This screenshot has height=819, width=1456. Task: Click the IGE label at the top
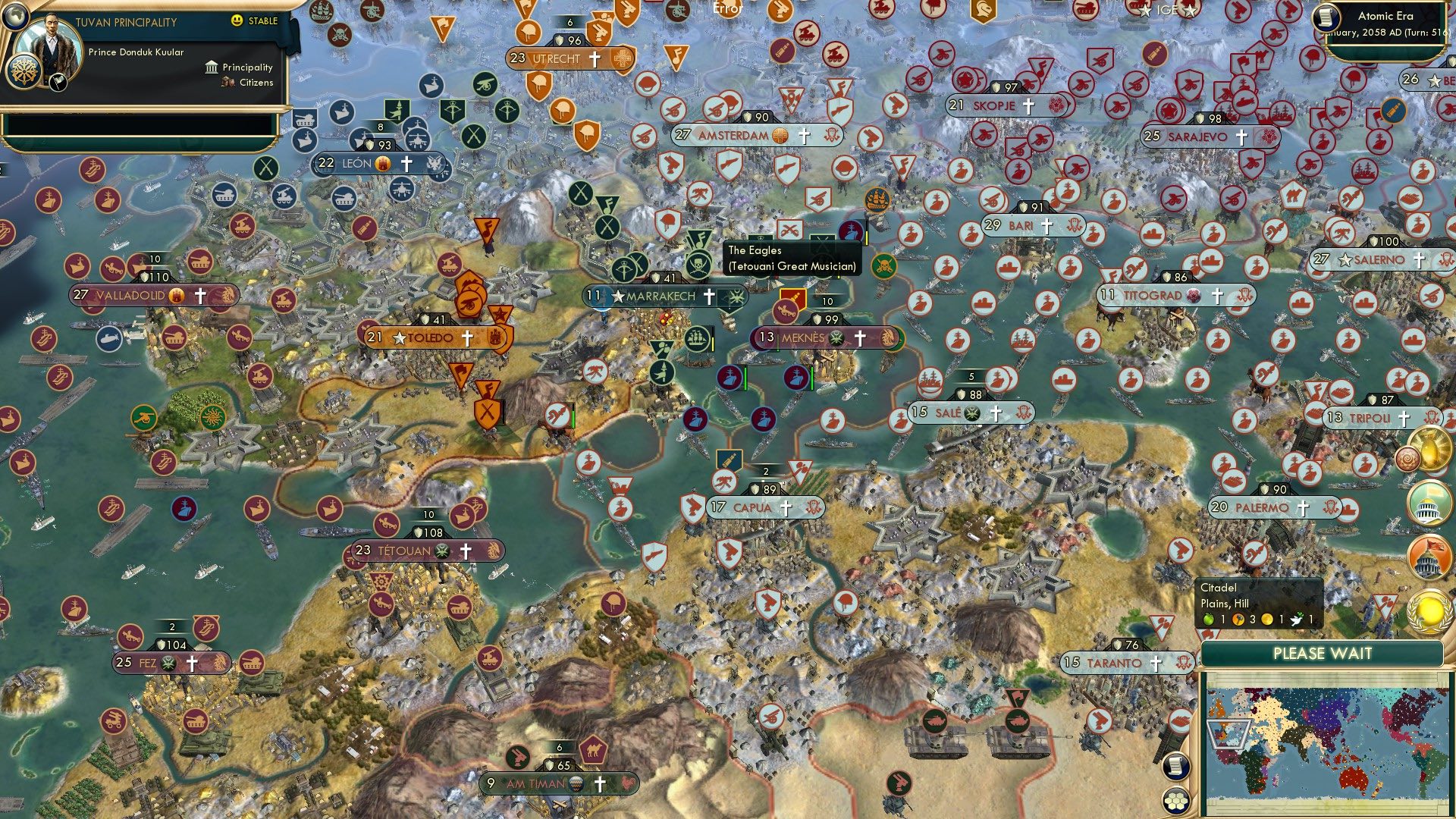1166,10
